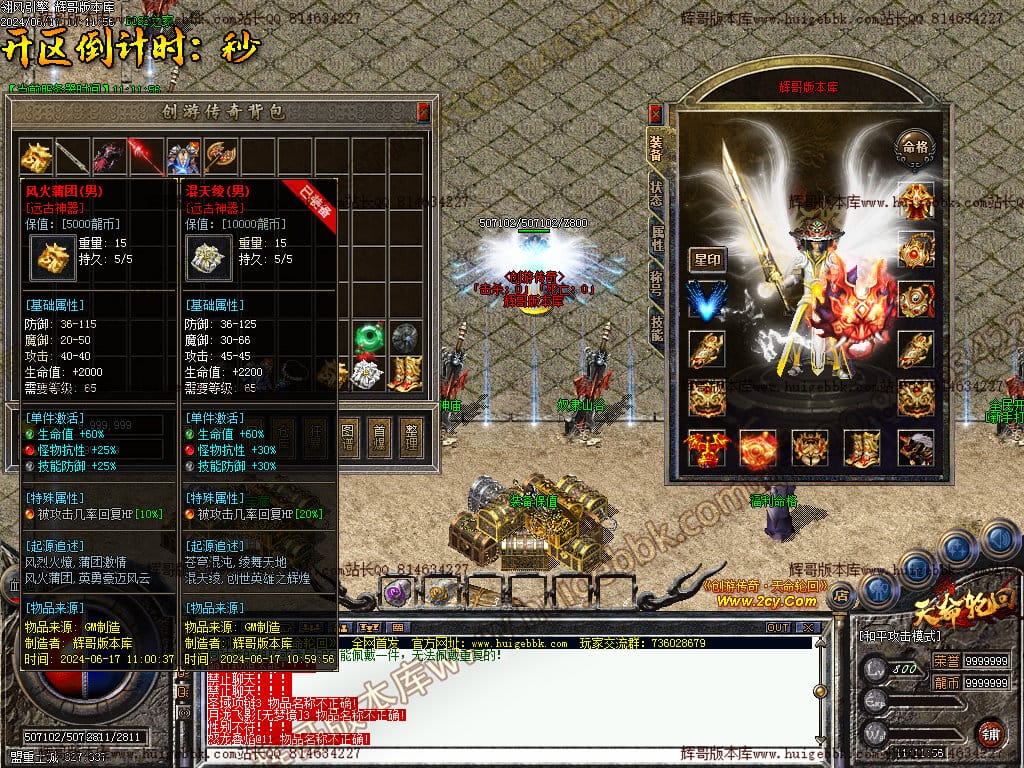1024x768 pixels.
Task: Click the 星印 button on the character panel
Action: (x=707, y=260)
